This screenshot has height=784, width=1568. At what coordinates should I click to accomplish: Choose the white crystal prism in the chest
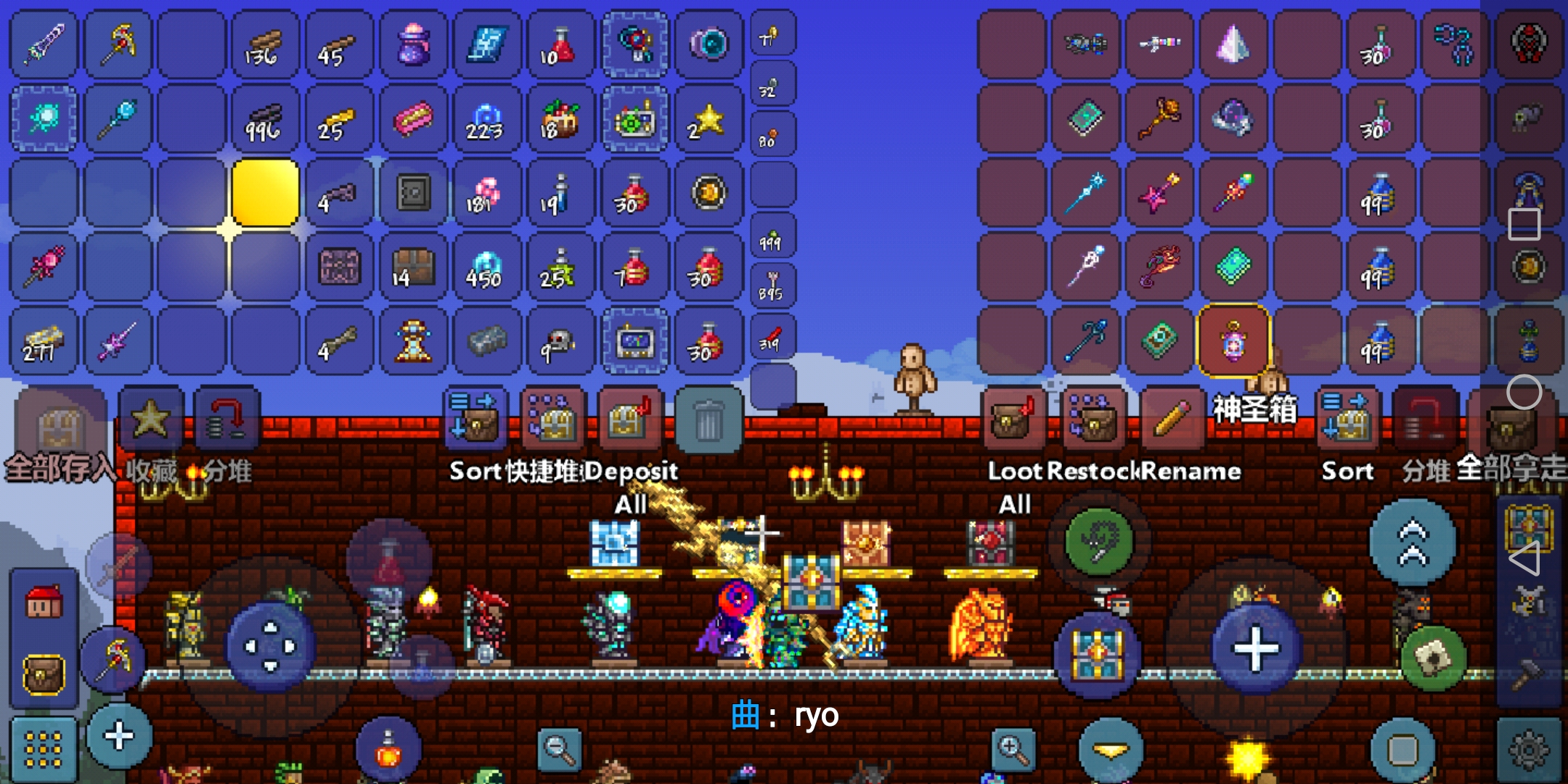click(1233, 45)
